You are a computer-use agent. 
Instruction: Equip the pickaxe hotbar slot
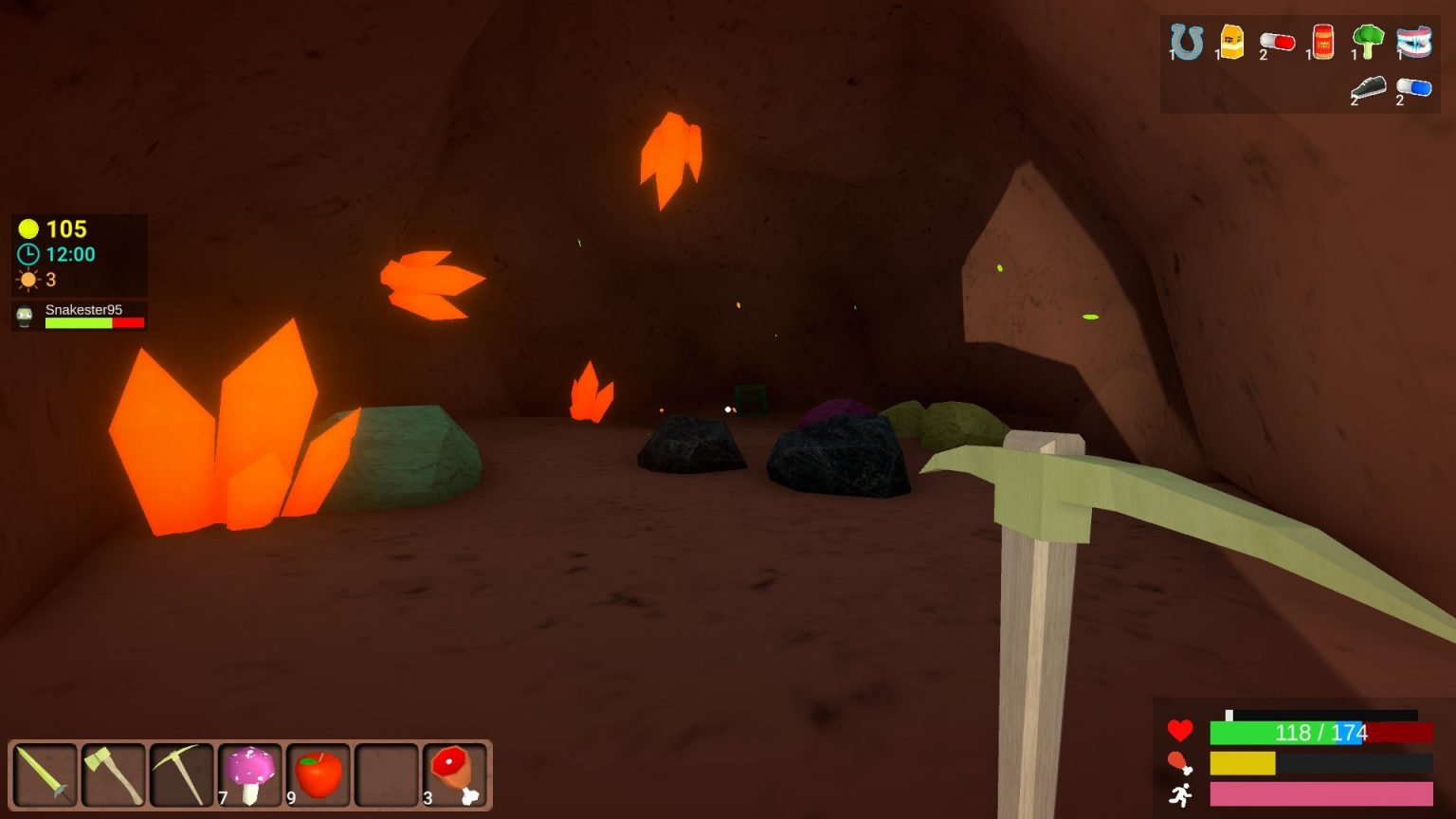coord(180,774)
